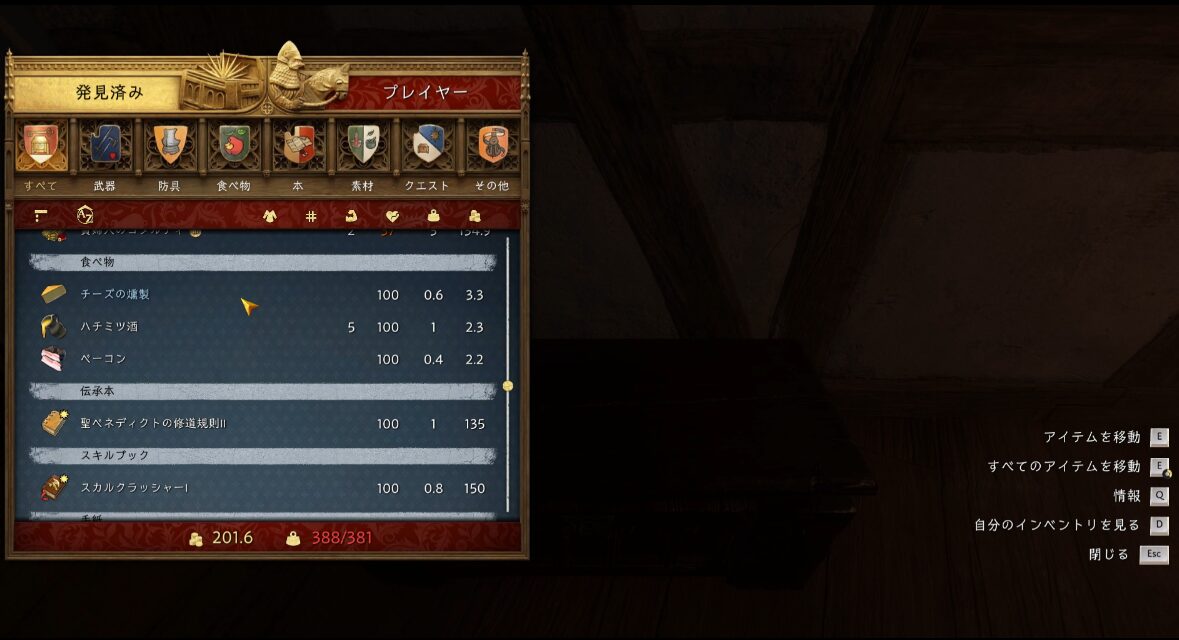1179x640 pixels.
Task: Sort by the coin price column
Action: pos(474,216)
